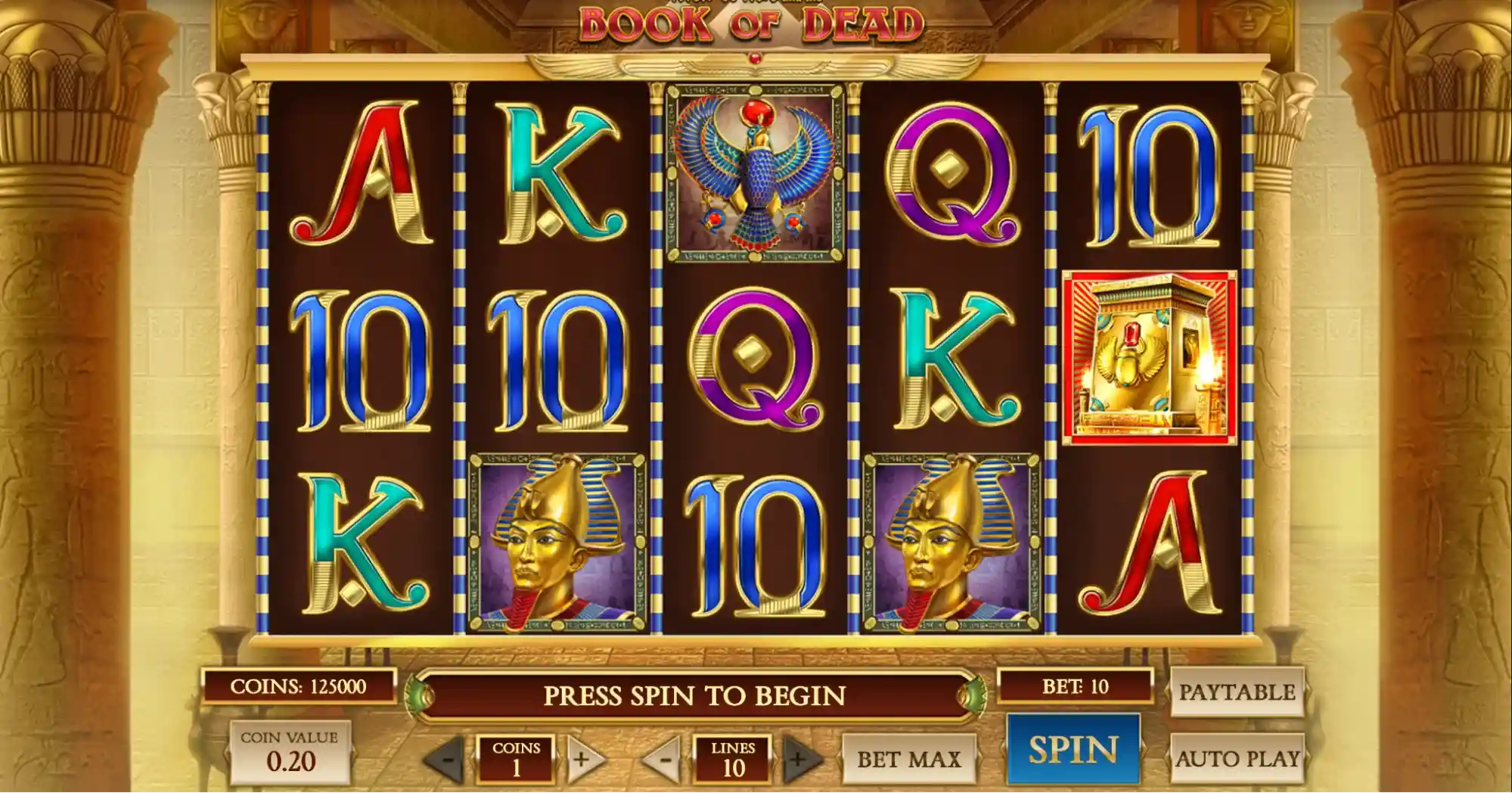
Task: Start Auto Play
Action: click(x=1237, y=758)
